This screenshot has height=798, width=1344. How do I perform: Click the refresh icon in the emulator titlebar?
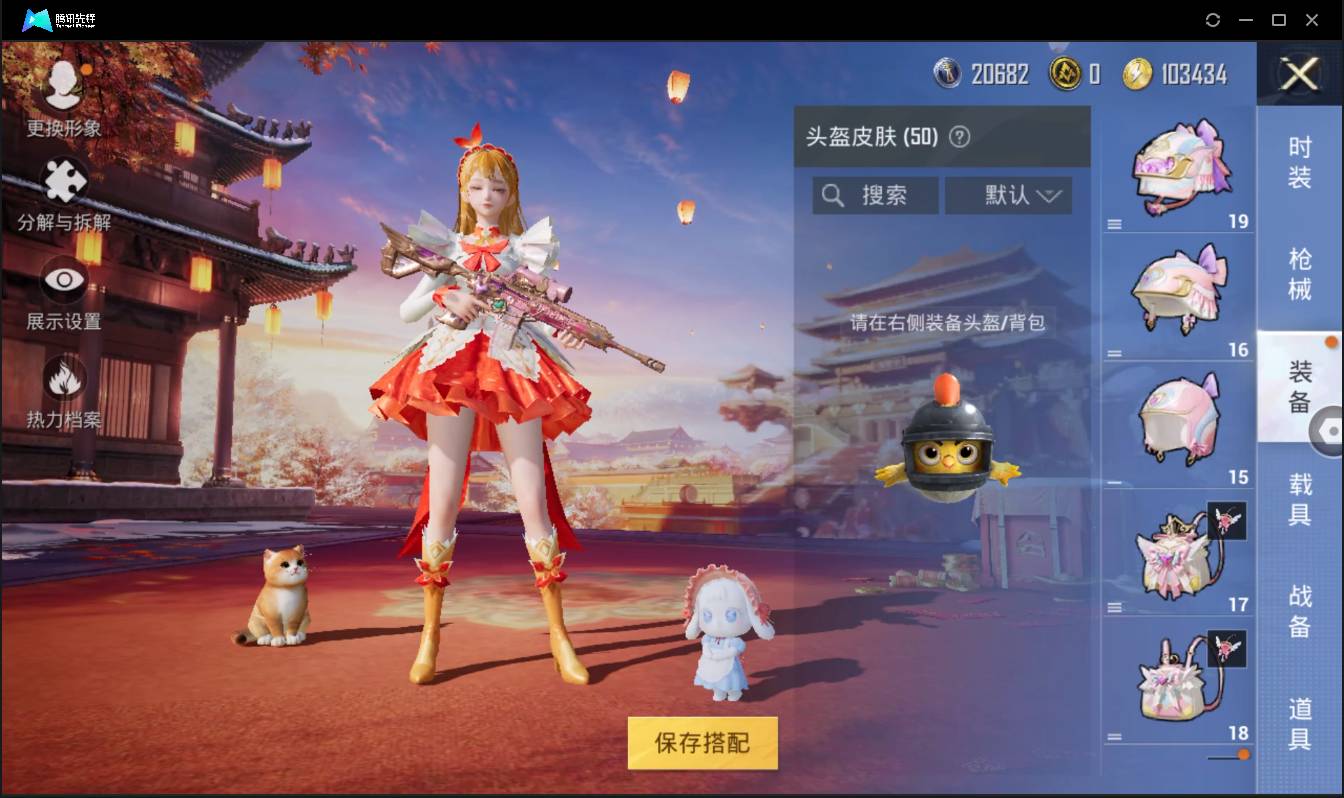click(x=1213, y=20)
